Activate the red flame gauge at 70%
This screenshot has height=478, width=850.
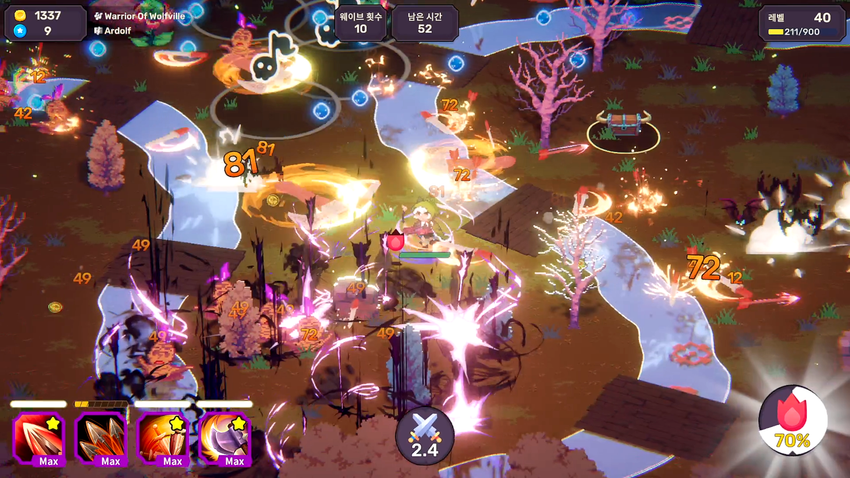point(793,419)
